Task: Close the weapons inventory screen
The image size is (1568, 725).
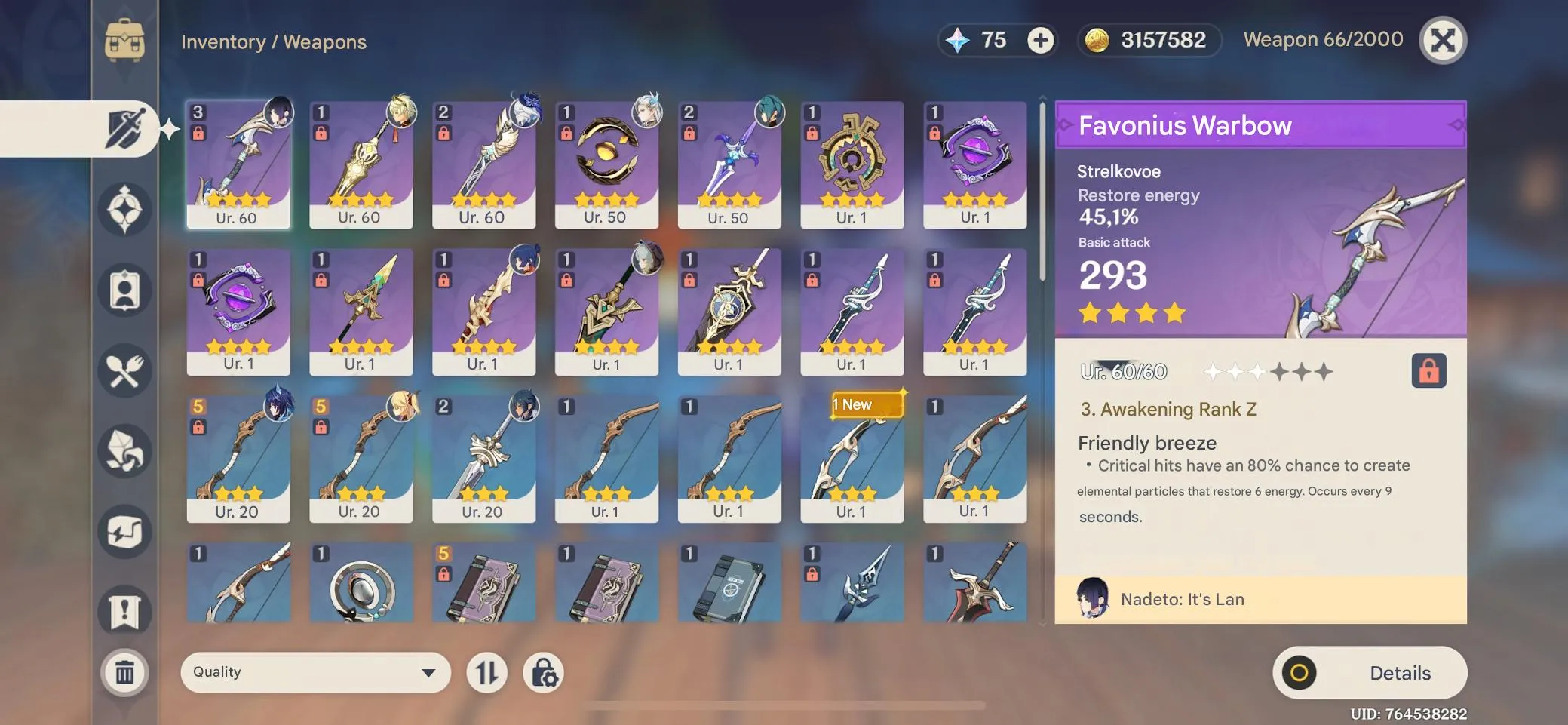Action: coord(1443,40)
